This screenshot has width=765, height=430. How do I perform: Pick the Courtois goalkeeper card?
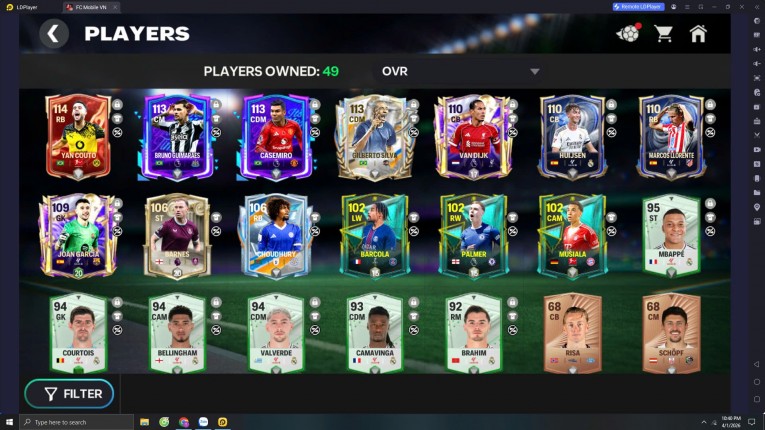(77, 333)
